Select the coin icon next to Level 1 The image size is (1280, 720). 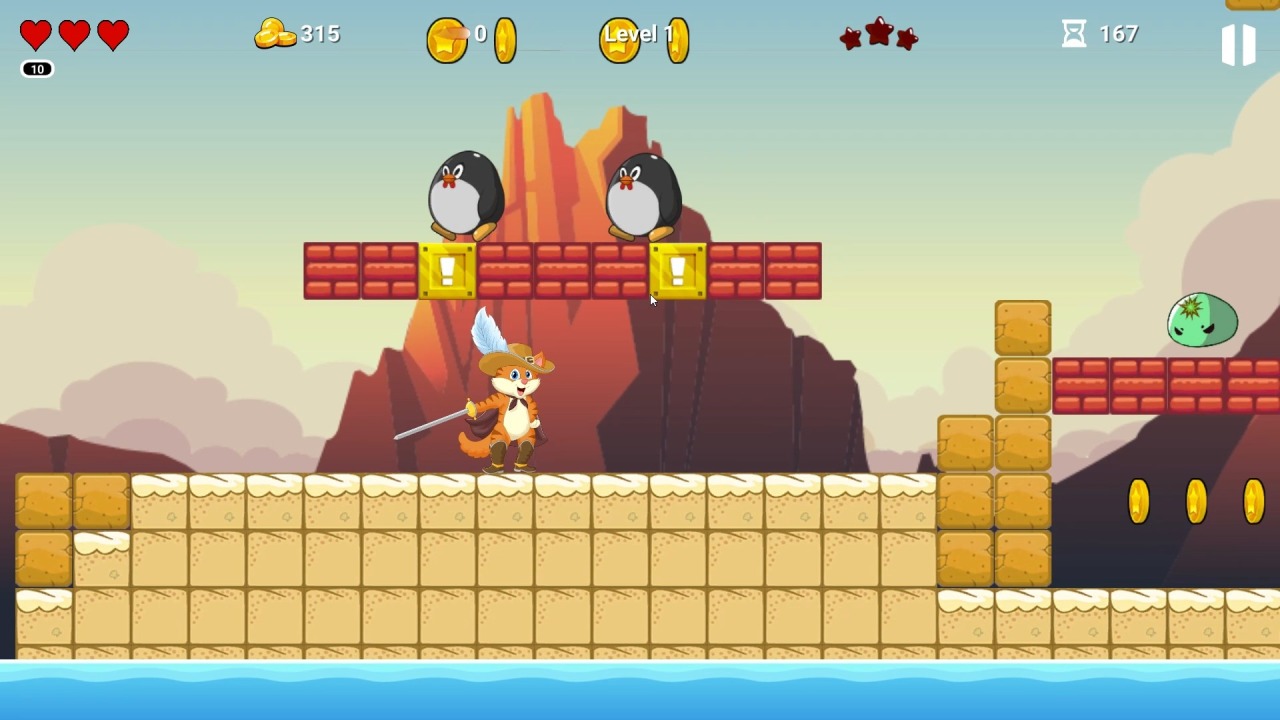678,39
